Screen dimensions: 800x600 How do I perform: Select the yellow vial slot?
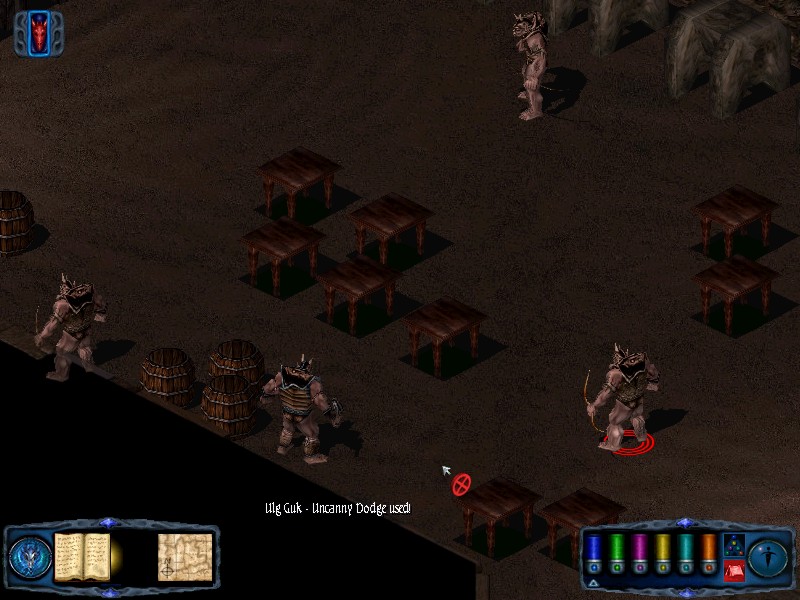tap(662, 550)
